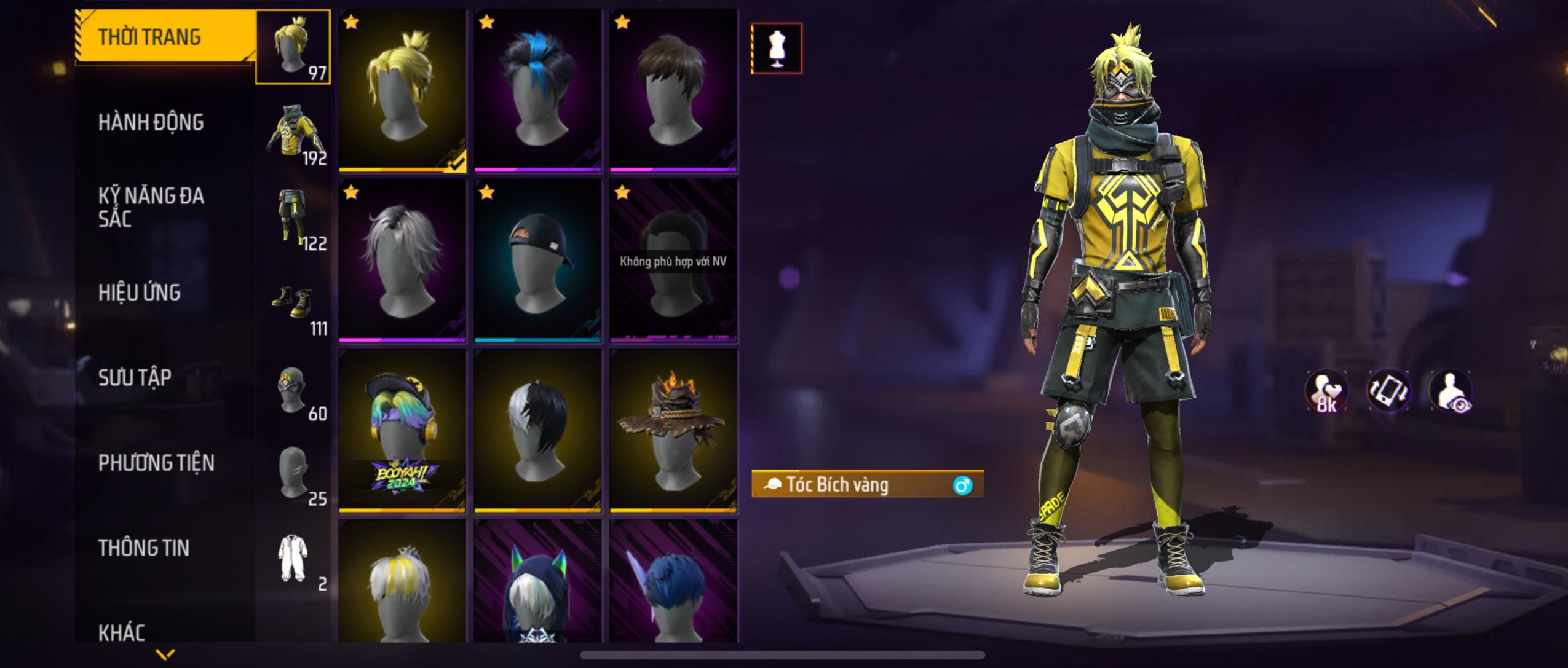Image resolution: width=1568 pixels, height=668 pixels.
Task: Pick the dark navy baseball cap
Action: pos(538,261)
